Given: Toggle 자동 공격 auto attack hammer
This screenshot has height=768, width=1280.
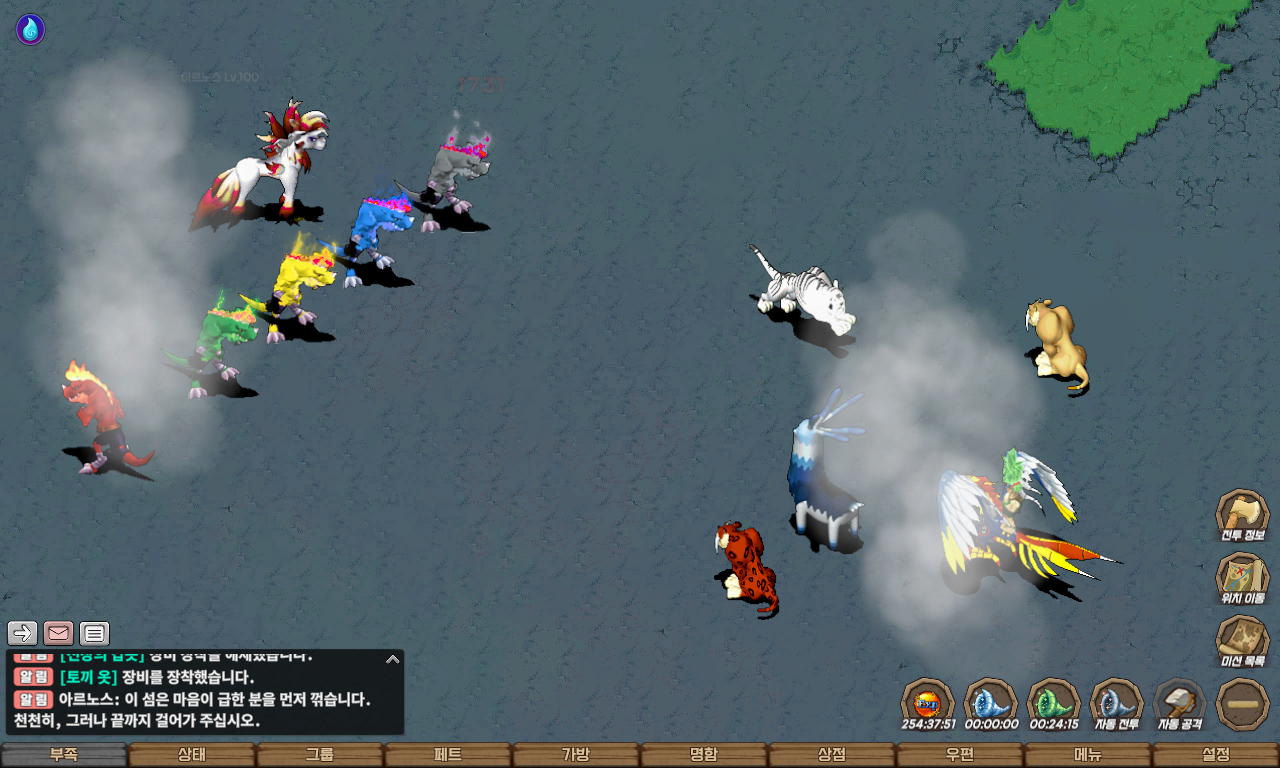Looking at the screenshot, I should tap(1180, 703).
